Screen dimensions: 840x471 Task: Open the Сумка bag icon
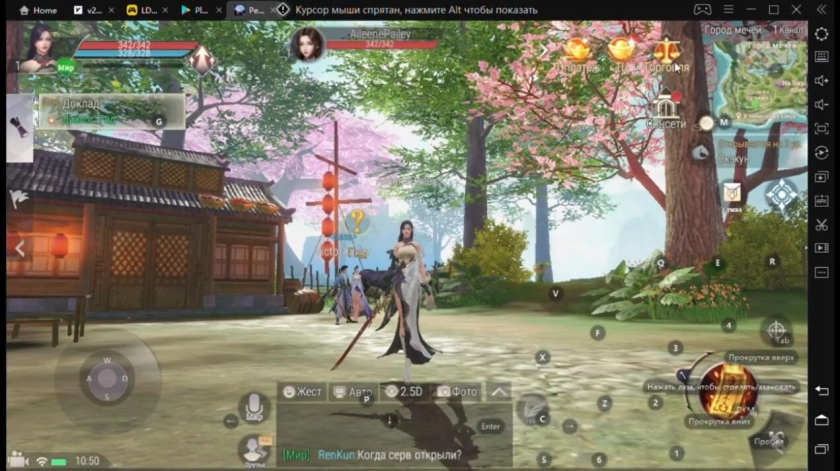tap(732, 191)
